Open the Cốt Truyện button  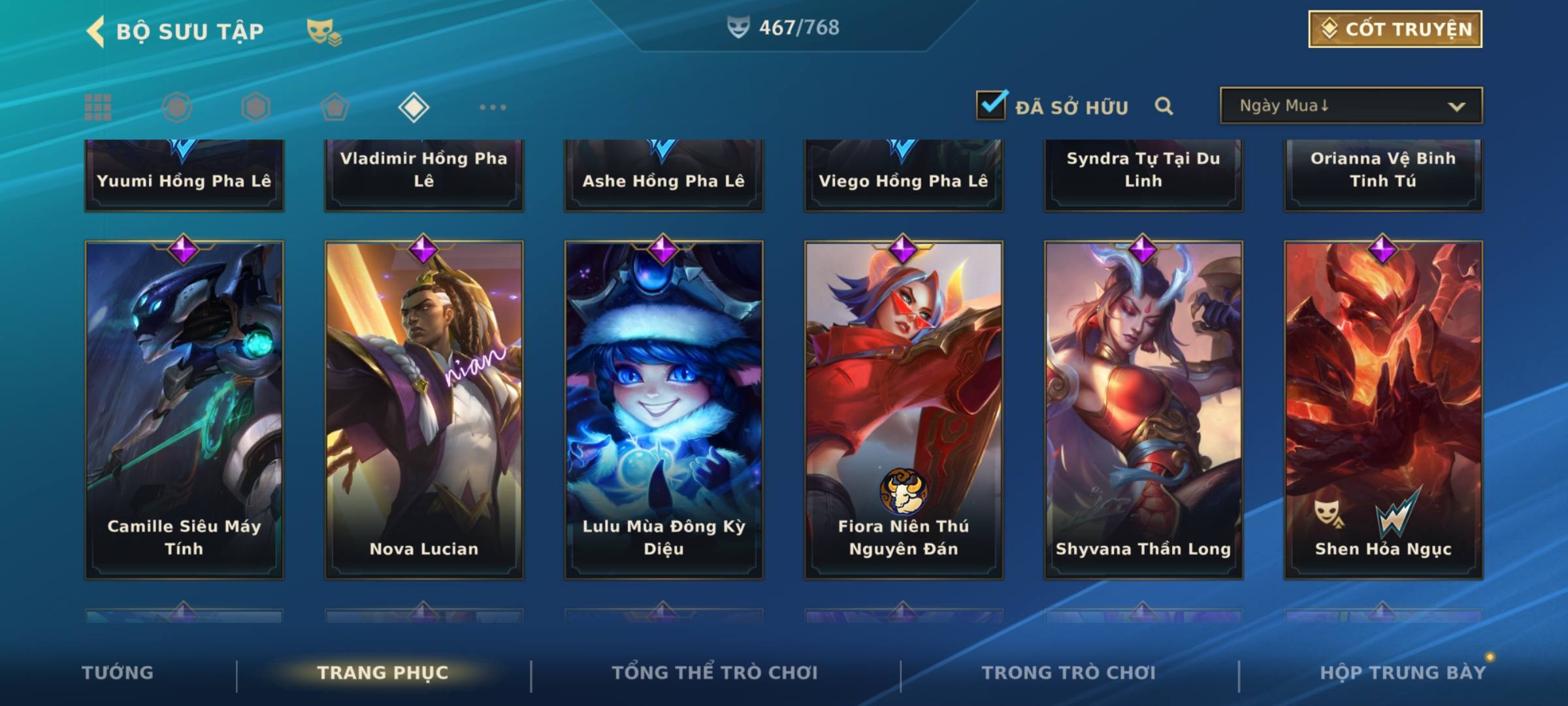(1394, 29)
